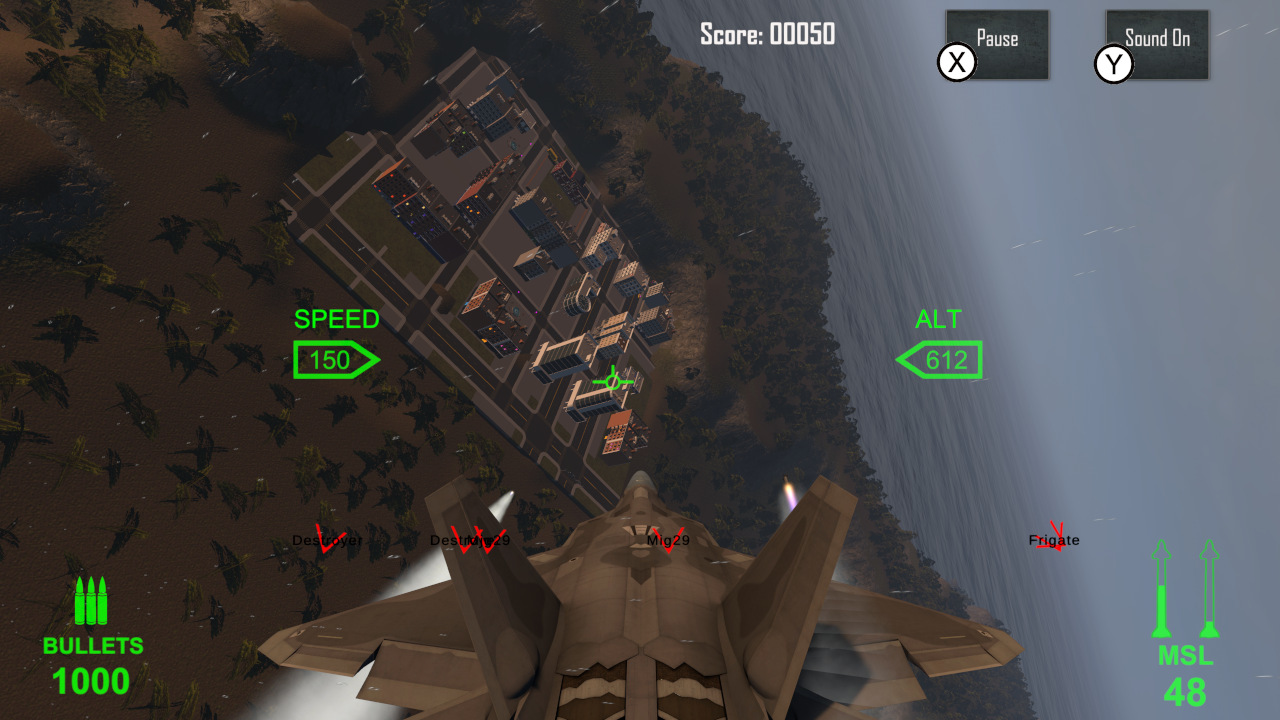Click the Score 00050 display
This screenshot has height=720, width=1280.
767,33
